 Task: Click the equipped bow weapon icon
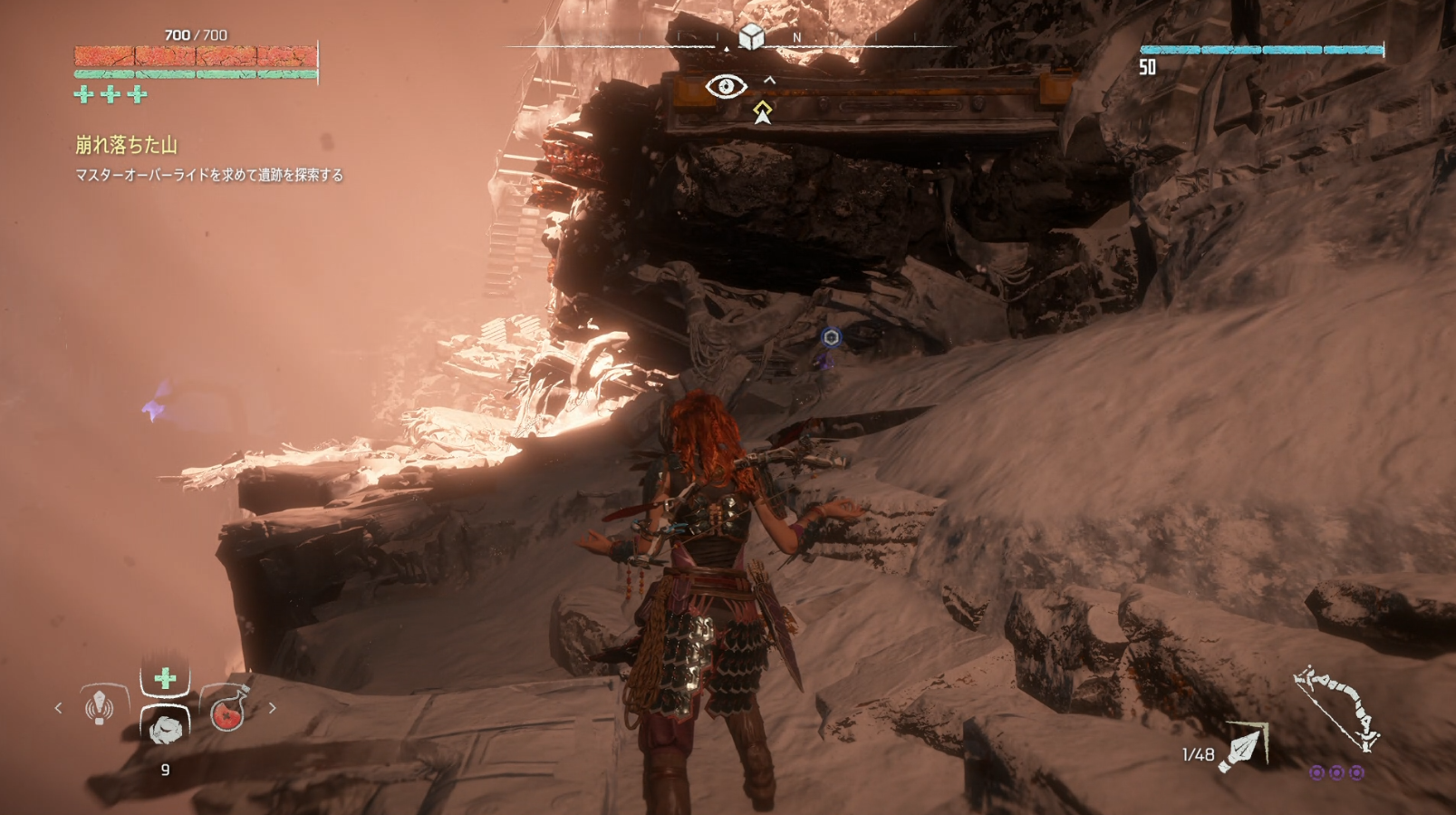point(1339,710)
